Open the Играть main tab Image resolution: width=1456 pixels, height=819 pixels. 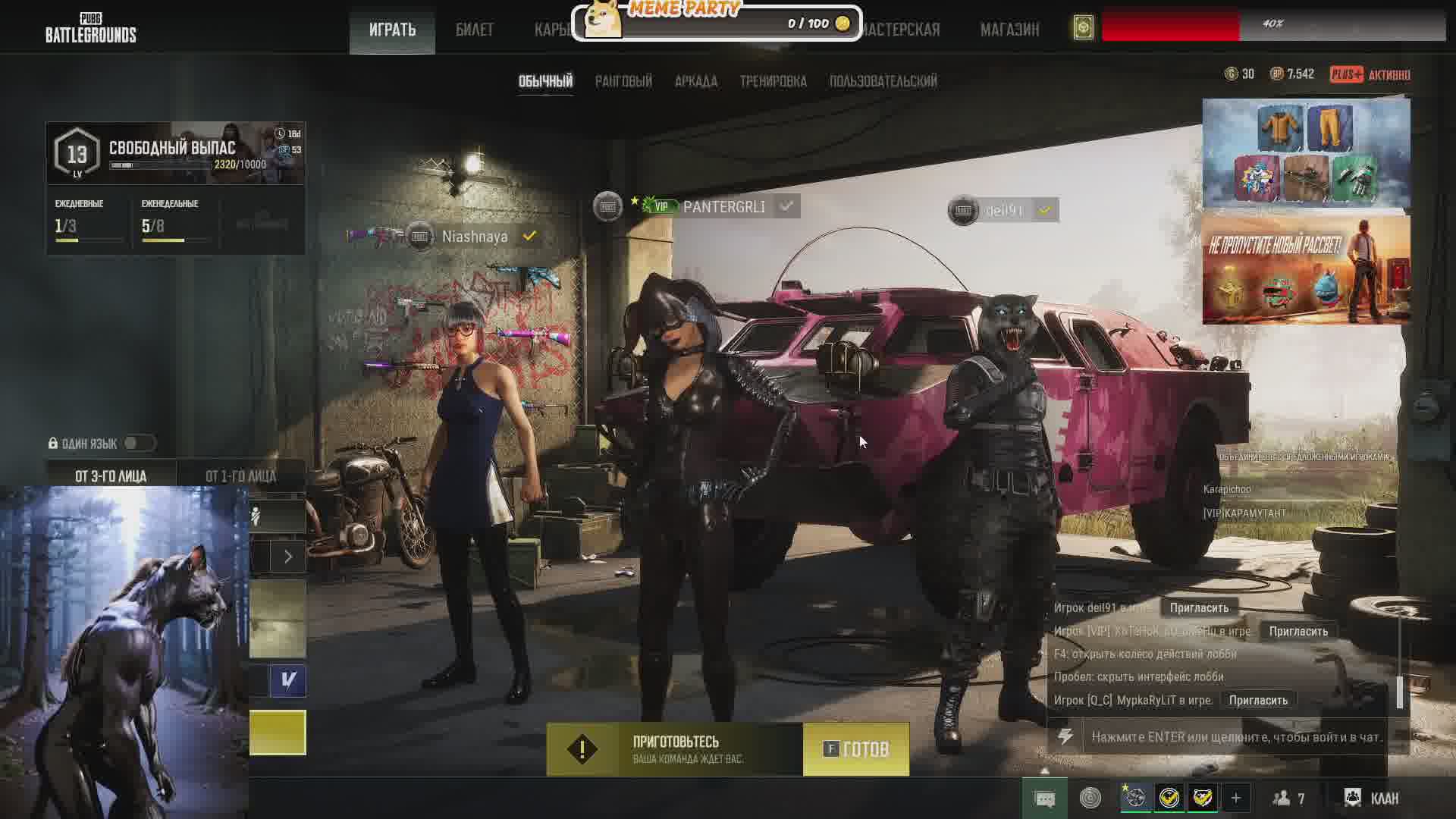point(392,30)
